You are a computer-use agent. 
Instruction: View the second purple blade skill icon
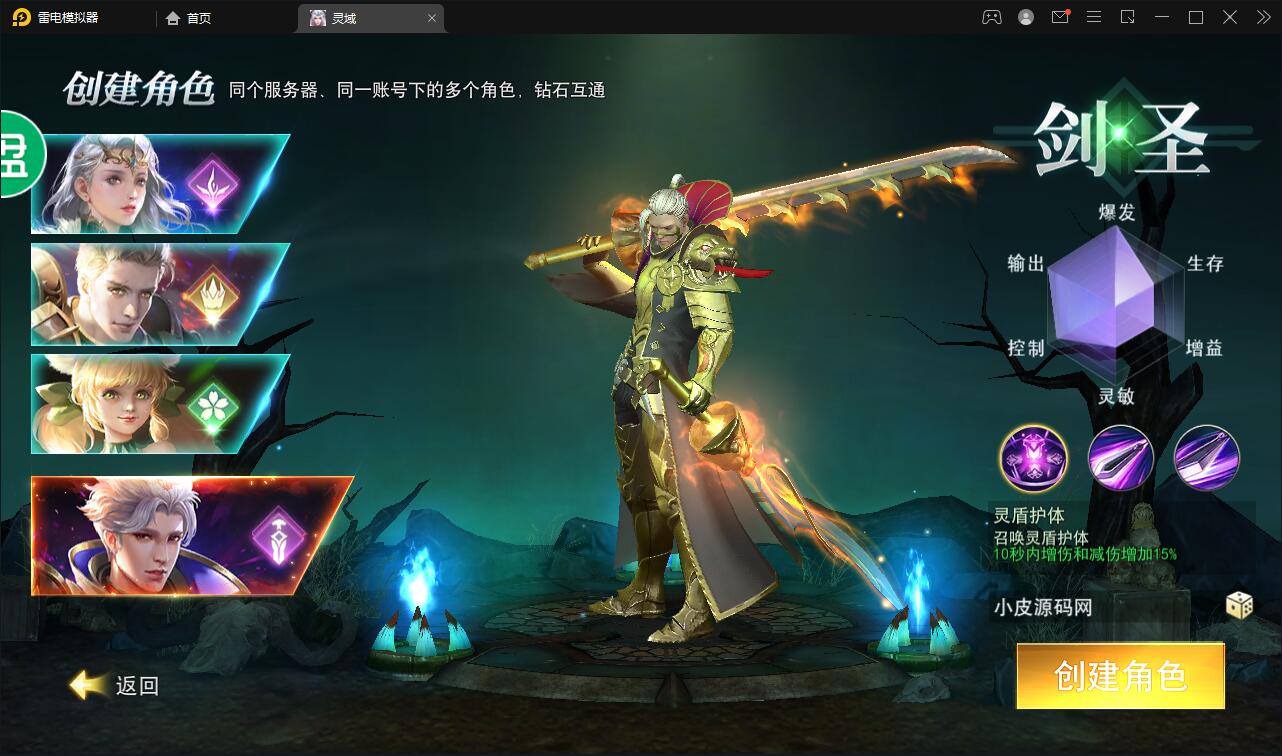[x=1120, y=458]
